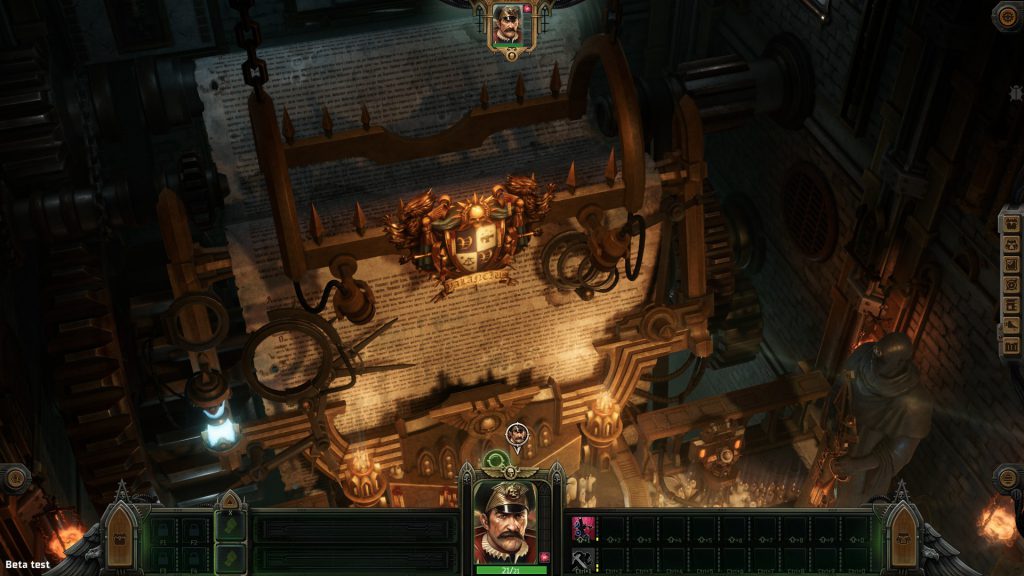Click the round brass button at the right edge above the bar
The width and height of the screenshot is (1024, 576).
coord(1008,478)
